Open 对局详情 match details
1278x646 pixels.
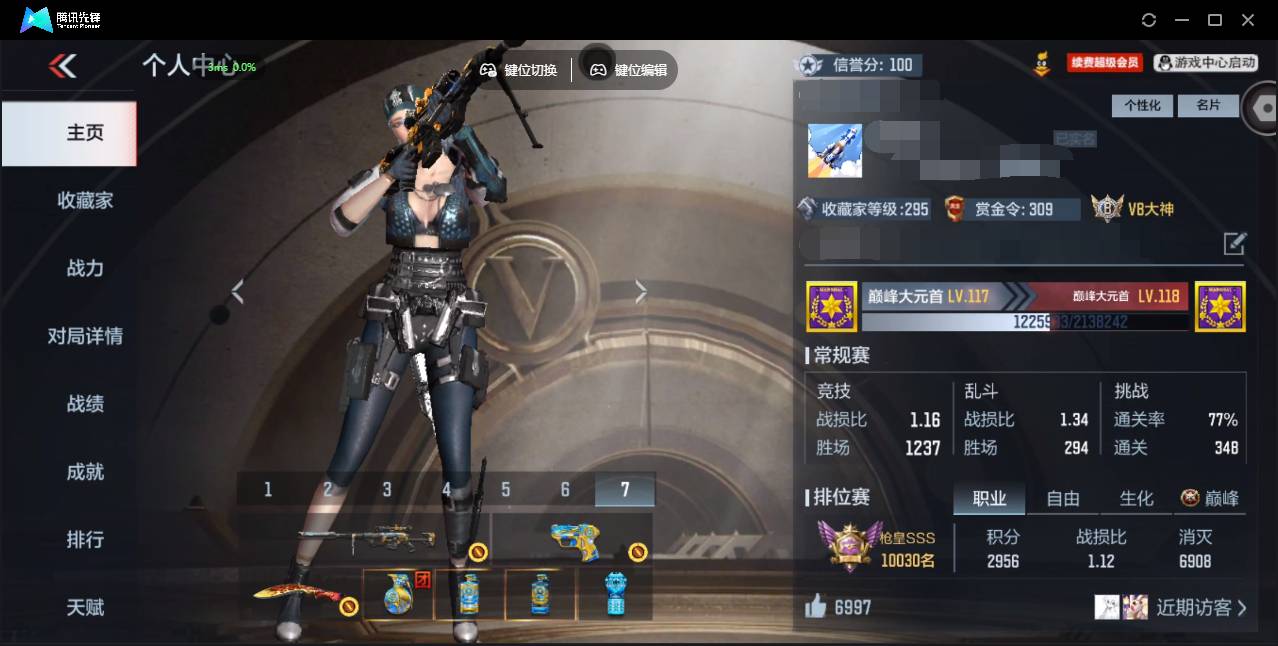85,336
